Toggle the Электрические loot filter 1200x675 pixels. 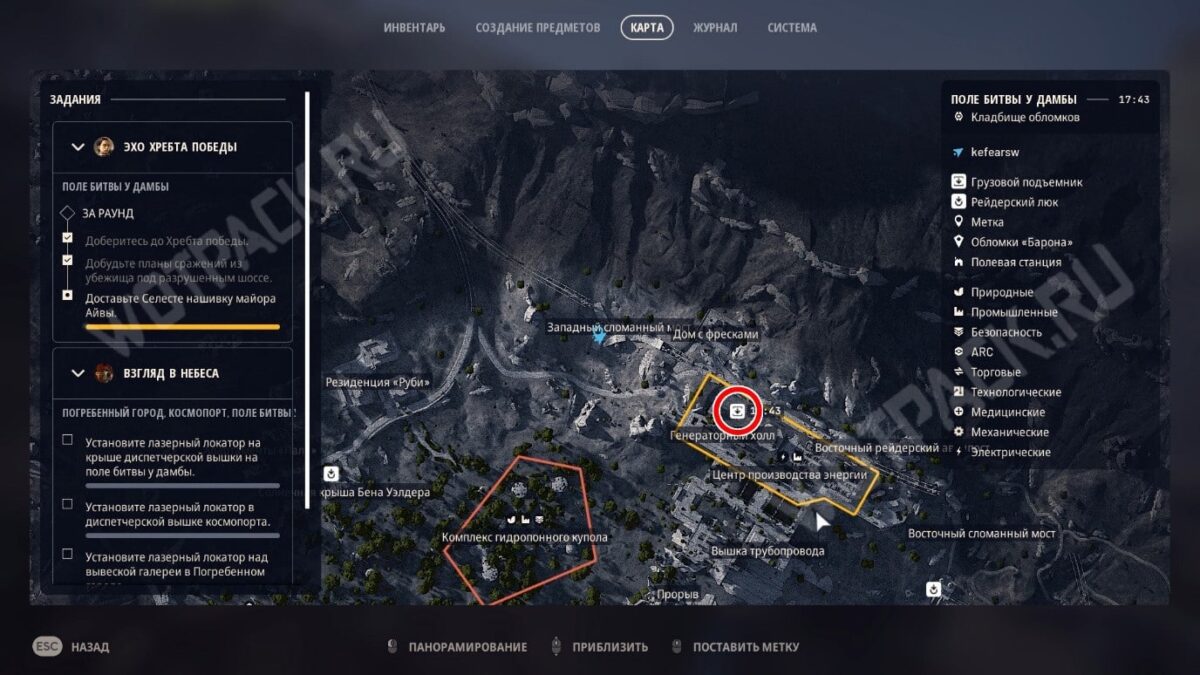tap(1010, 452)
